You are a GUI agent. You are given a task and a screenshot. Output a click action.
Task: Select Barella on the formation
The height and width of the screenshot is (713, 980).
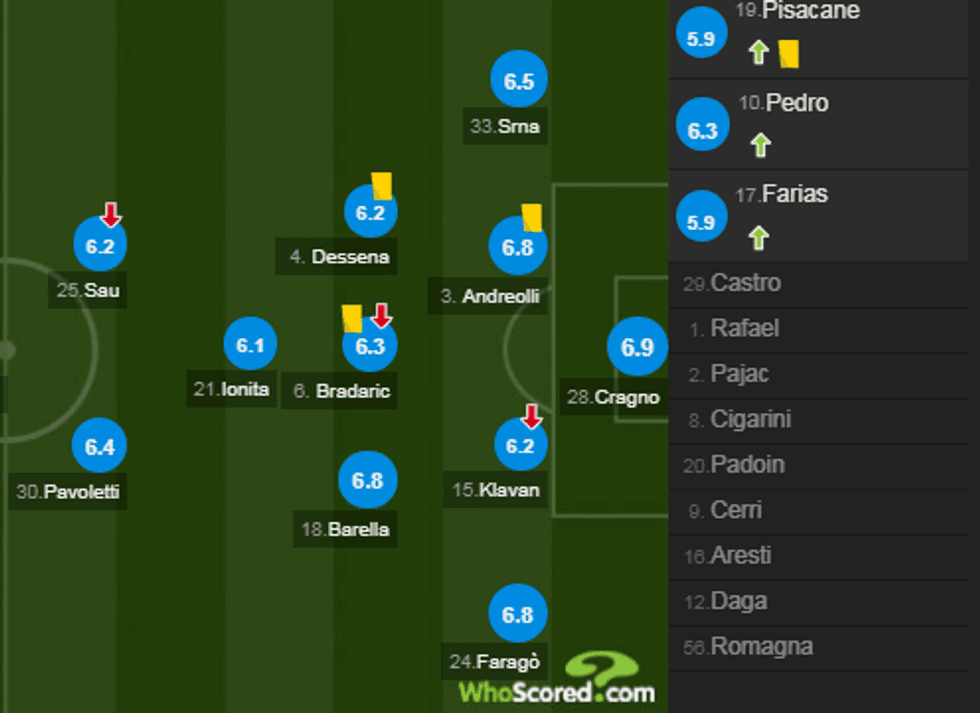368,481
